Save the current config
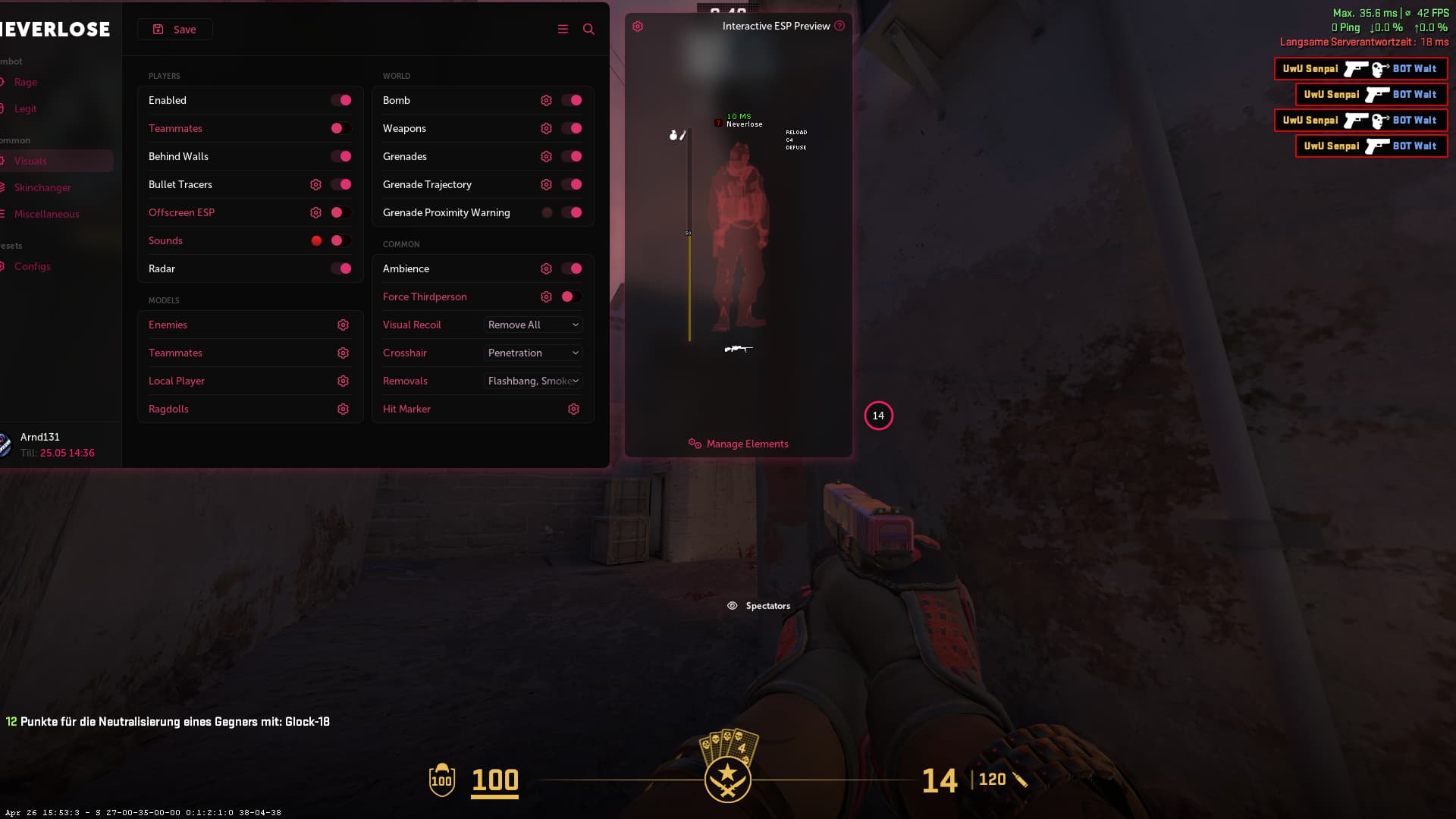The image size is (1456, 819). pyautogui.click(x=175, y=30)
